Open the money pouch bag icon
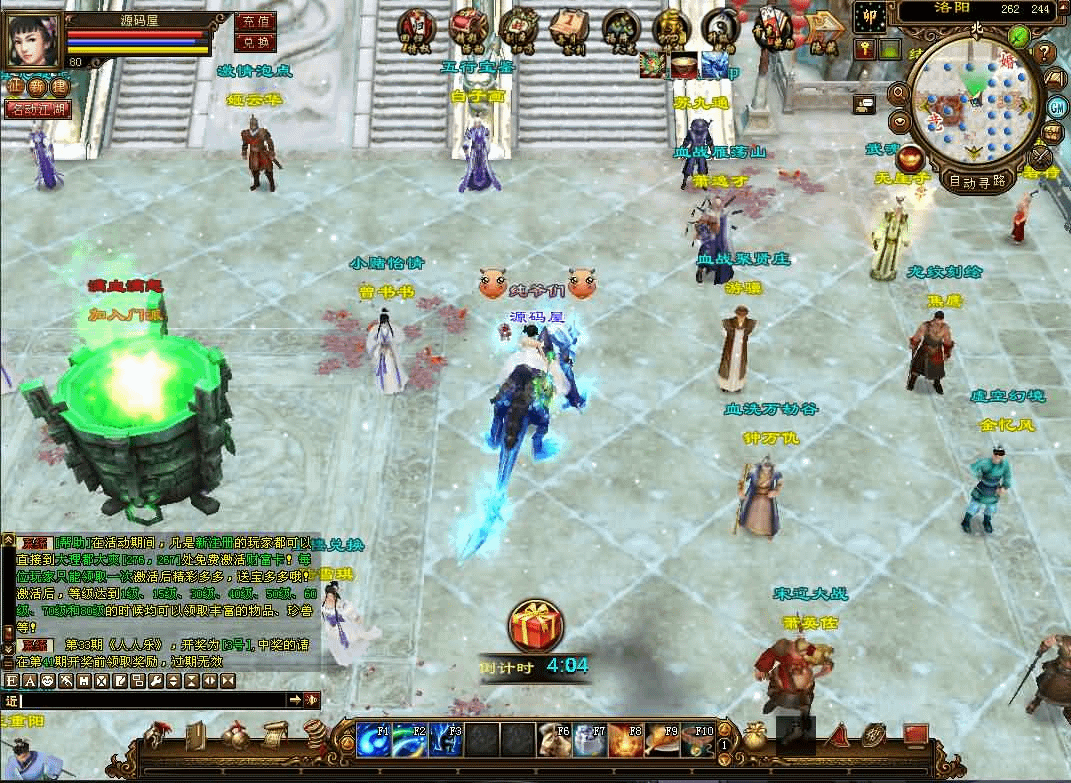 (x=755, y=737)
